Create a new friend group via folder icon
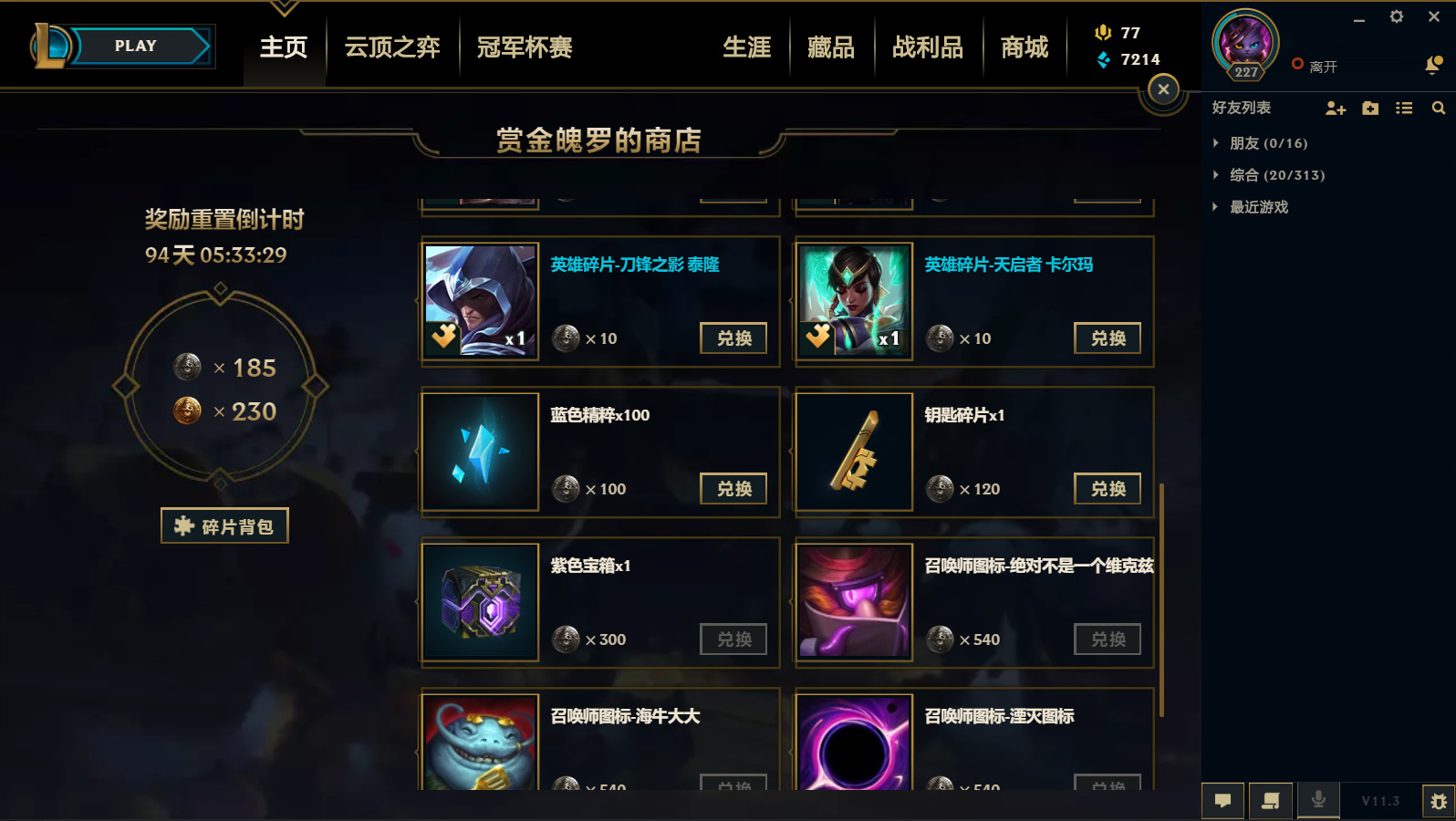Screen dimensions: 1456x821 click(1369, 108)
